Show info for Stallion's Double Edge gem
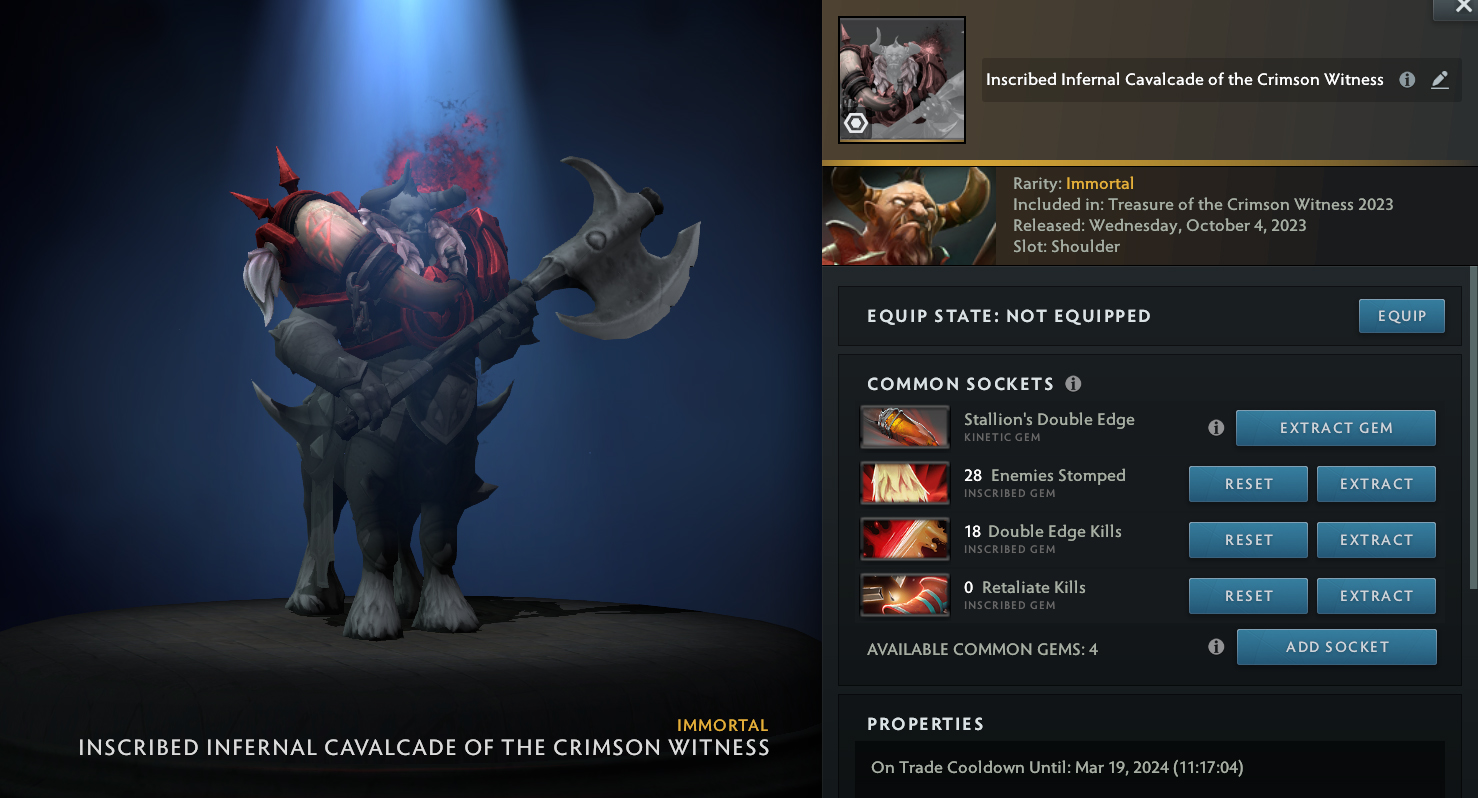The width and height of the screenshot is (1478, 798). click(1216, 428)
